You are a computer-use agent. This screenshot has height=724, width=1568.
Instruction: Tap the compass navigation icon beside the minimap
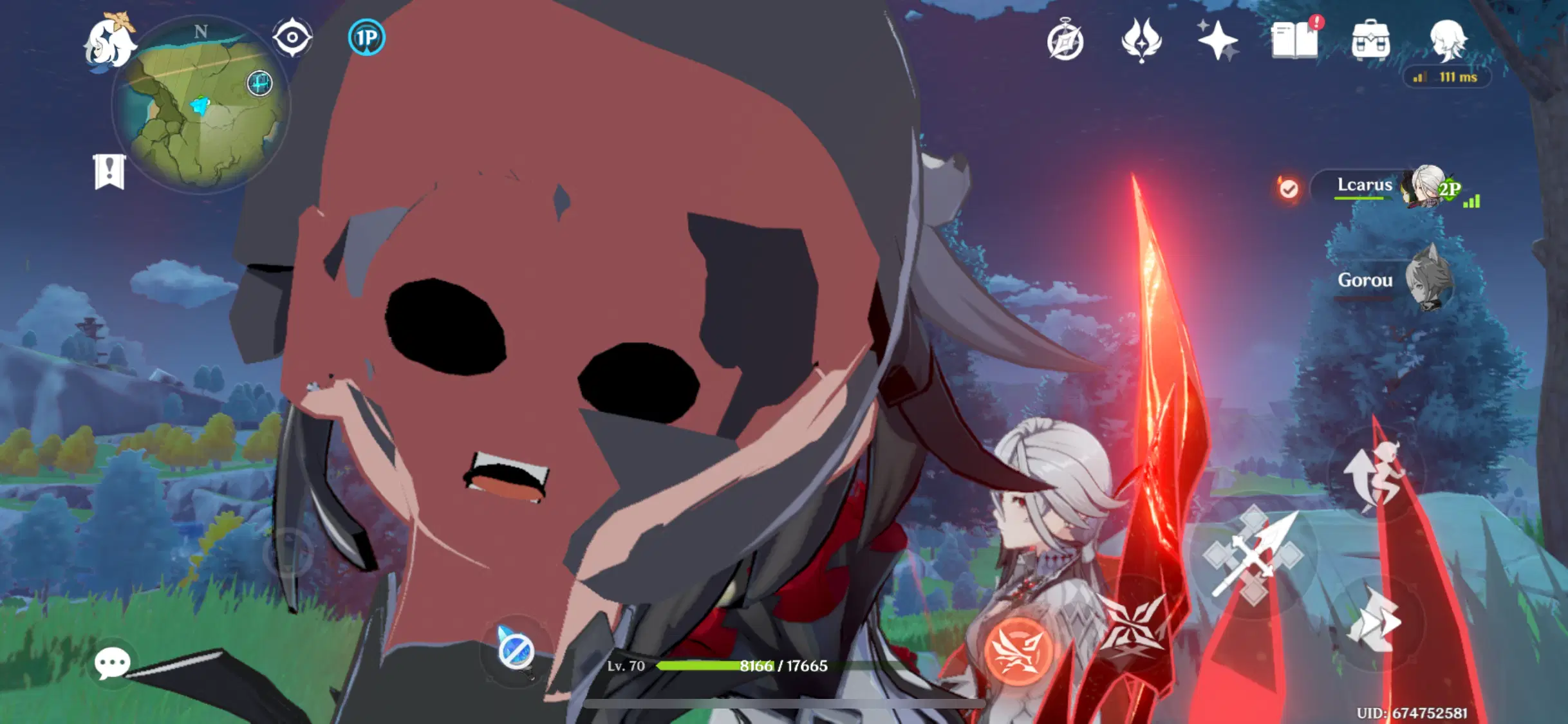(x=291, y=37)
